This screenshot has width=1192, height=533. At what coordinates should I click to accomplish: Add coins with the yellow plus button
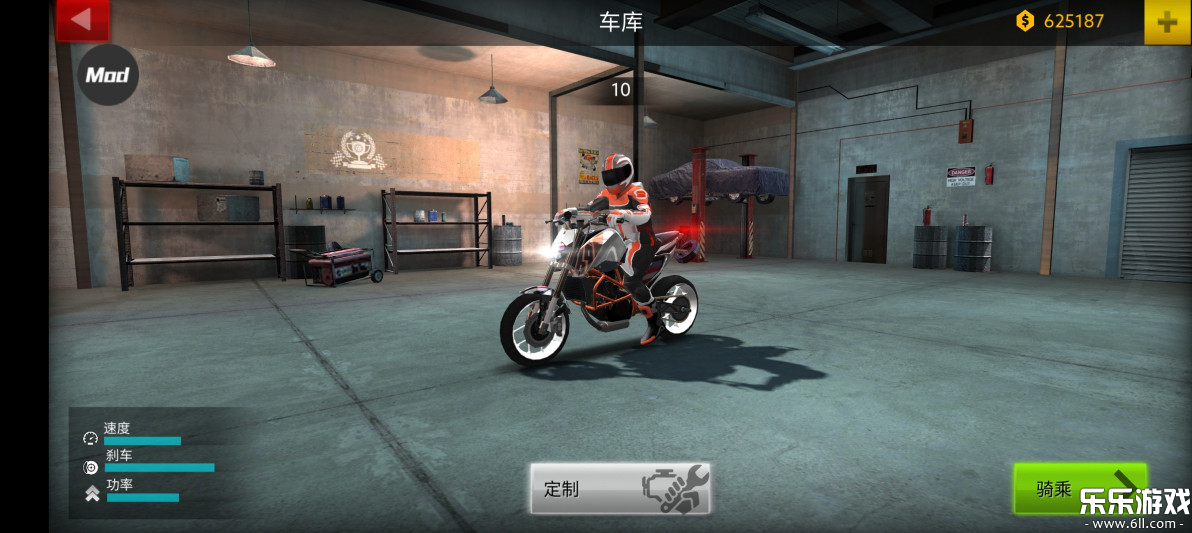point(1166,21)
